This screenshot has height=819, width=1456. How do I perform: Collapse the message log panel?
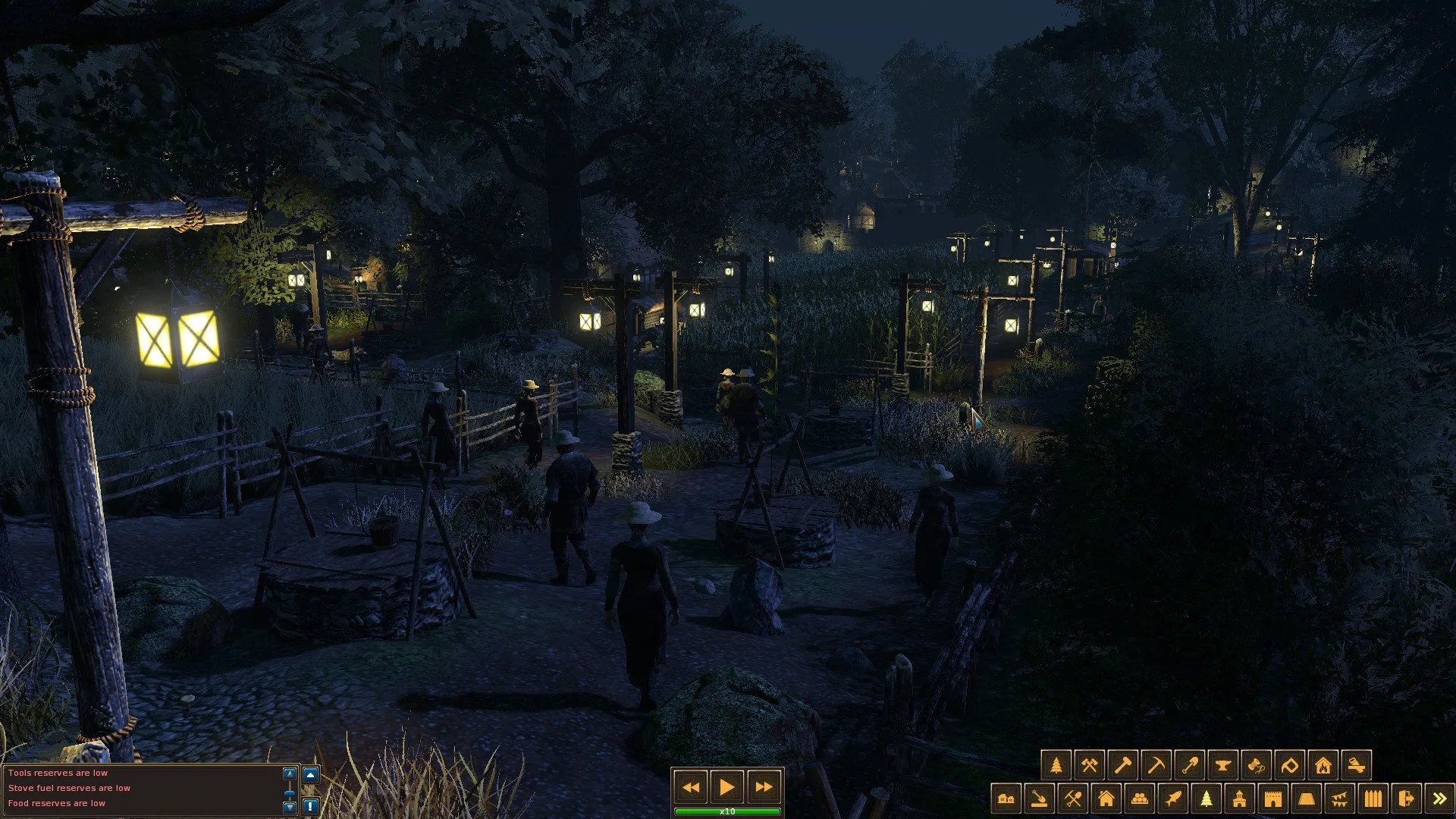pos(312,774)
